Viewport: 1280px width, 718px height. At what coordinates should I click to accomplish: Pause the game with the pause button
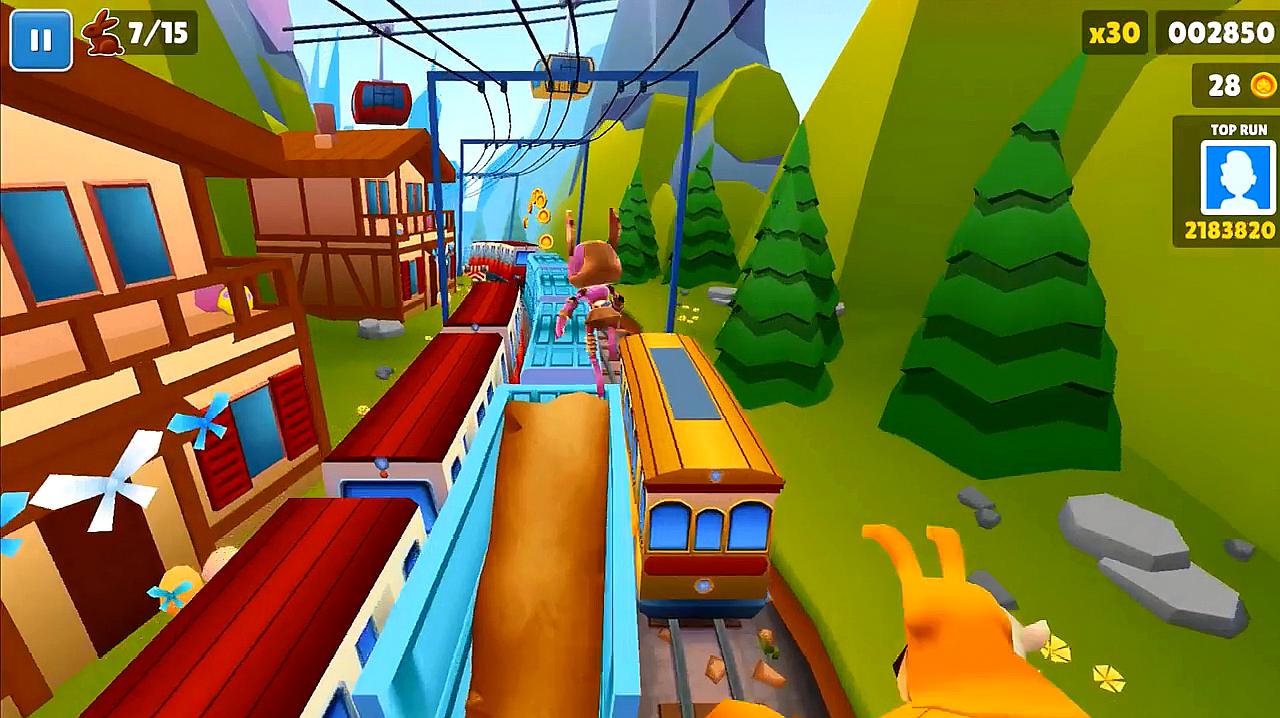[x=41, y=40]
